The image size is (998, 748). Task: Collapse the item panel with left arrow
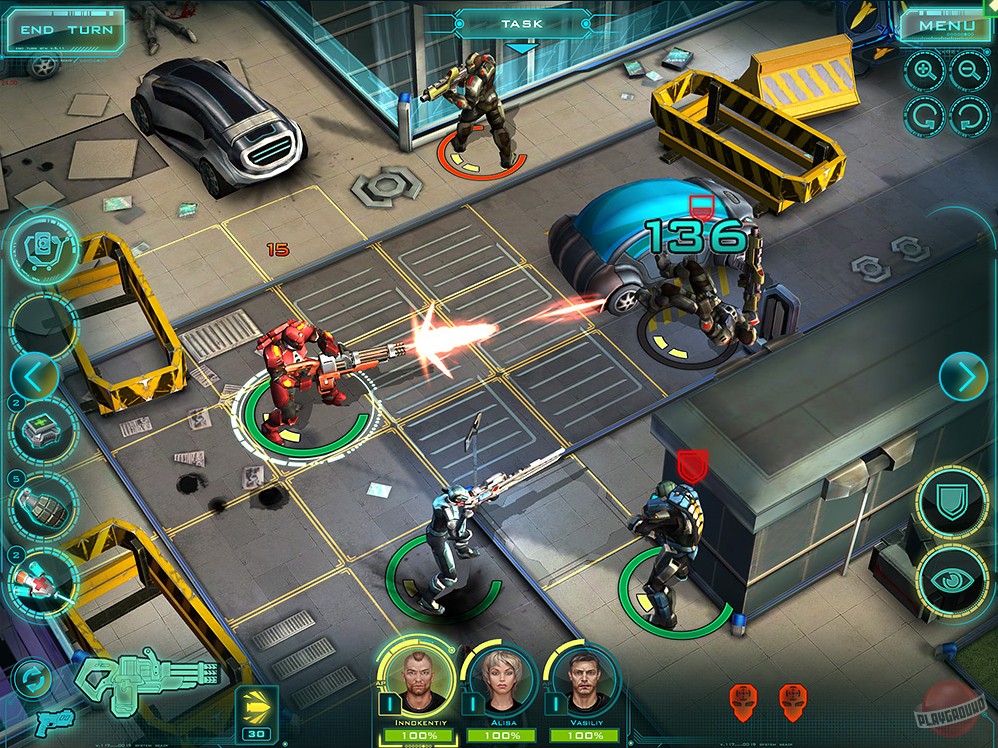(x=32, y=377)
